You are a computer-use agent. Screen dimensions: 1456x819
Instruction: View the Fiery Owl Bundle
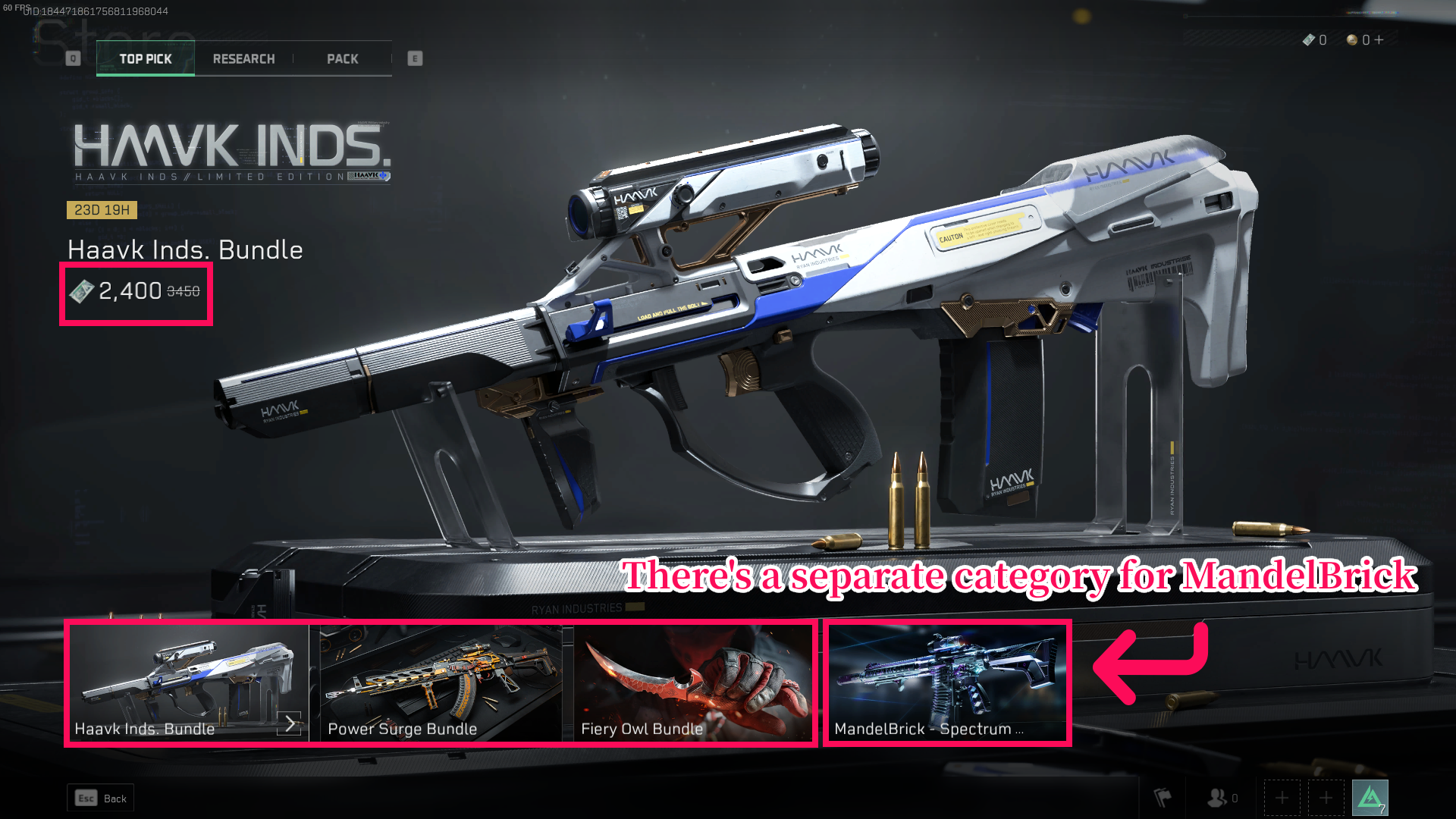pyautogui.click(x=692, y=681)
